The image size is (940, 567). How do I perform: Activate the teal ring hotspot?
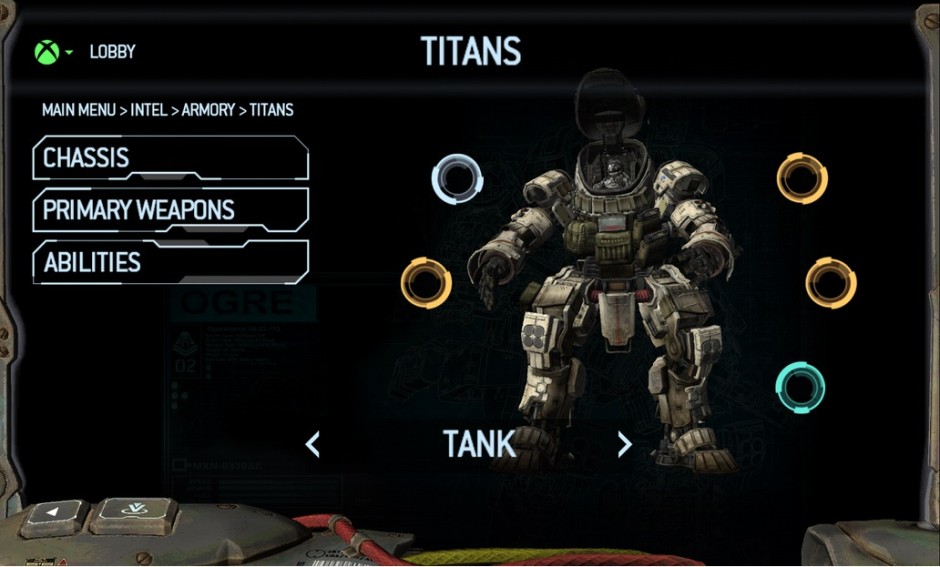coord(801,388)
